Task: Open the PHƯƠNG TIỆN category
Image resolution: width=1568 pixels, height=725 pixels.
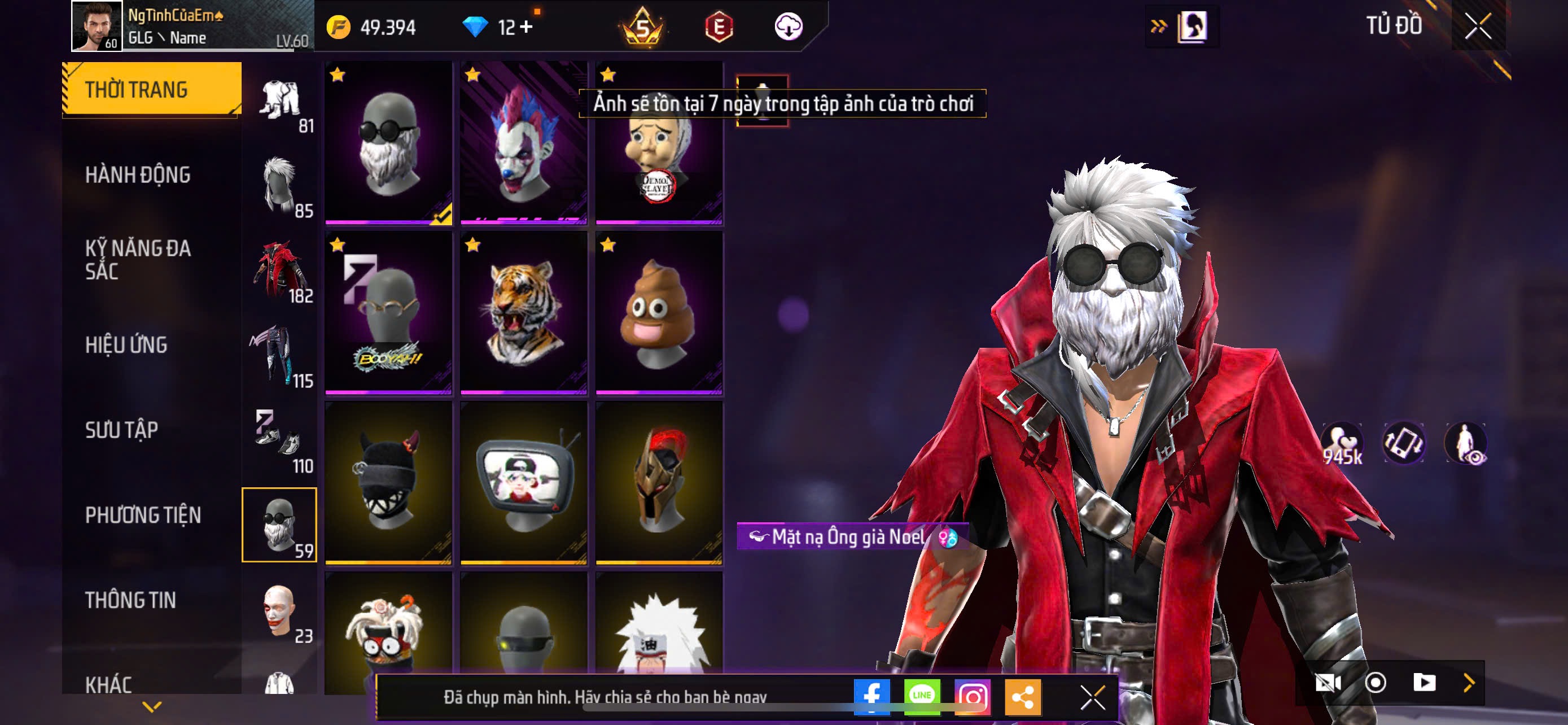Action: tap(143, 515)
